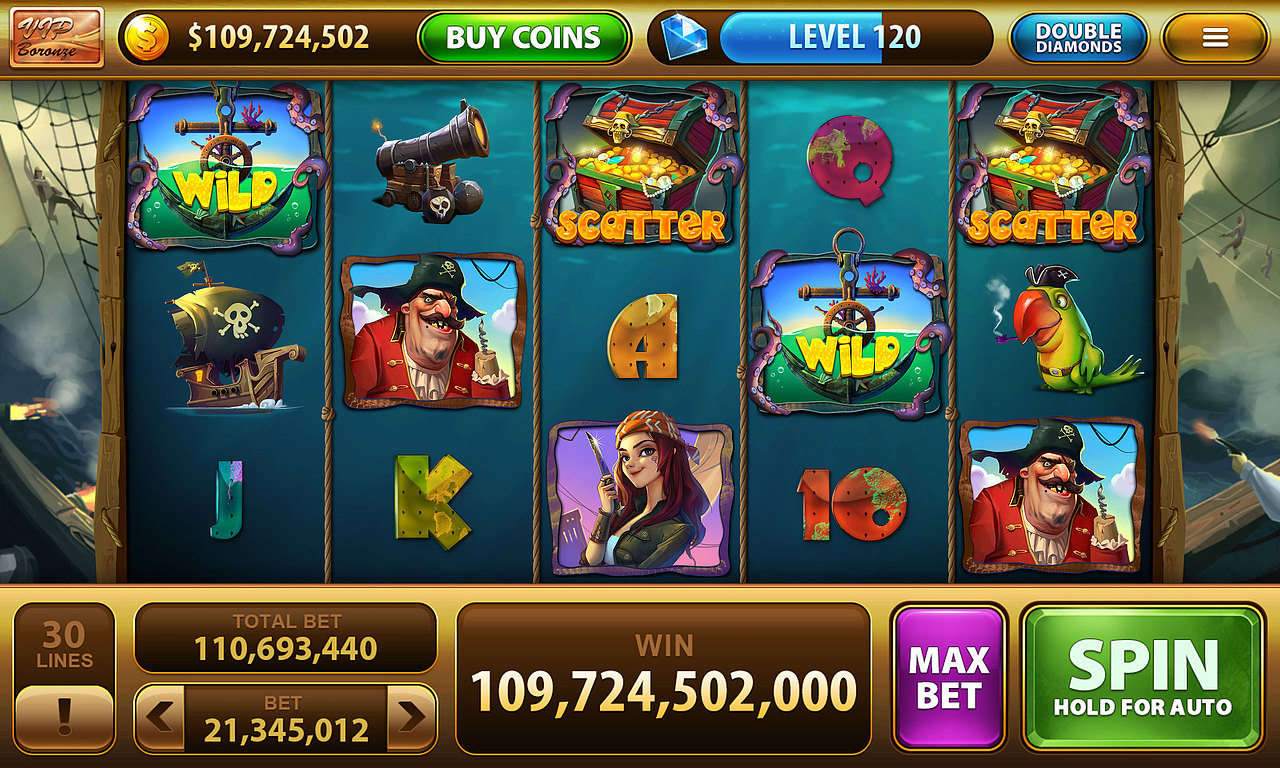
Task: Open the hamburger menu
Action: [1216, 37]
